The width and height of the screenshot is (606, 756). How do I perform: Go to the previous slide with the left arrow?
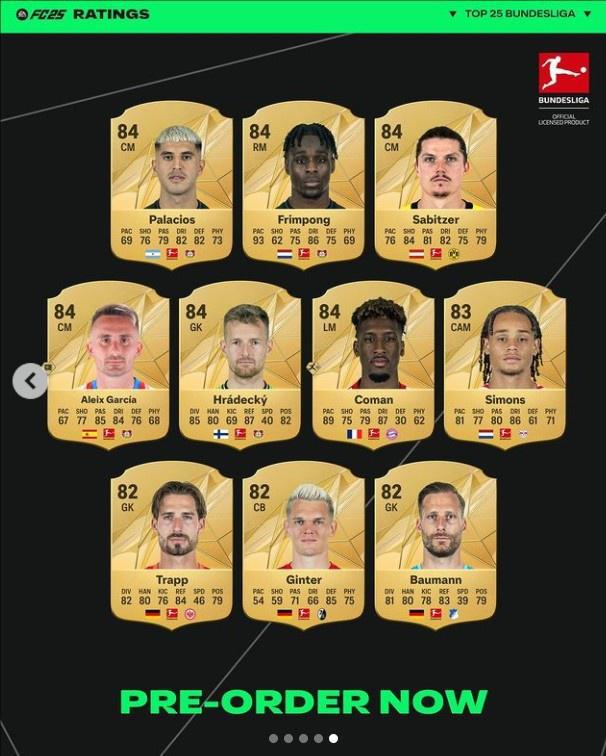click(30, 380)
